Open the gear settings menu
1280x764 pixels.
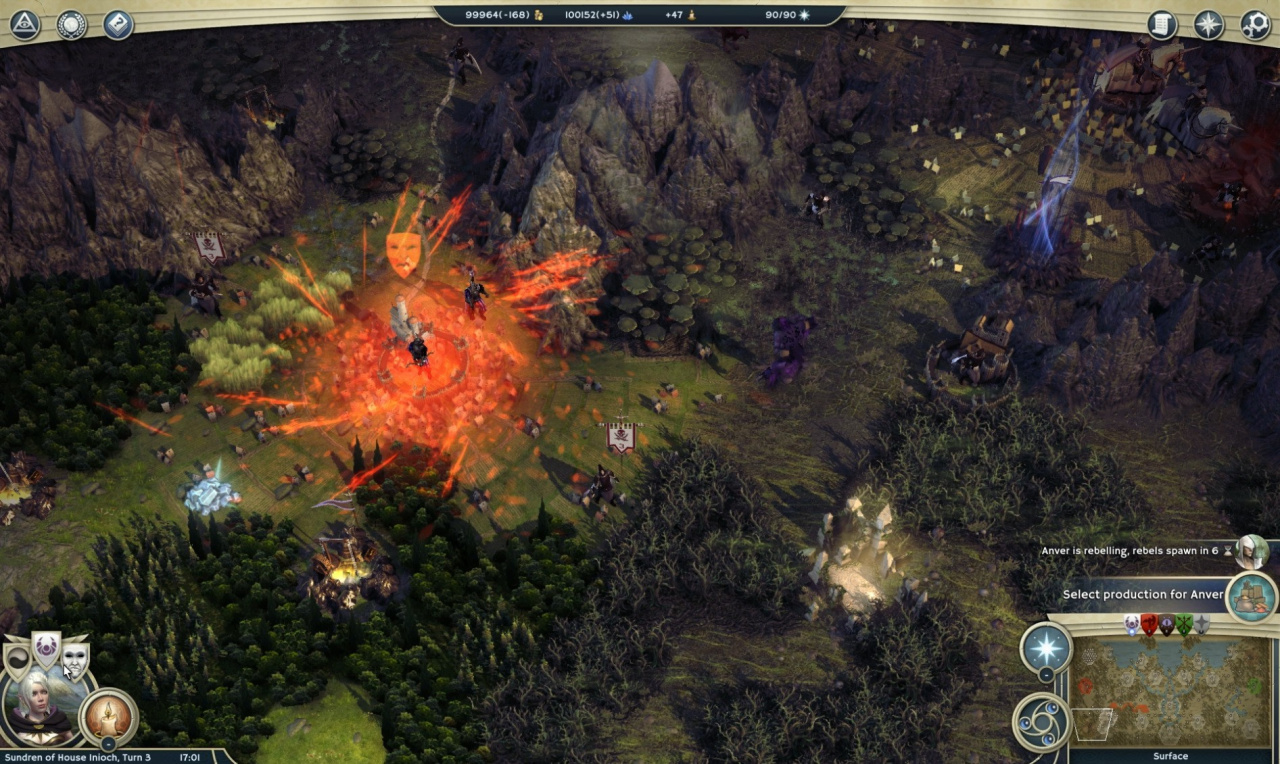[1255, 24]
